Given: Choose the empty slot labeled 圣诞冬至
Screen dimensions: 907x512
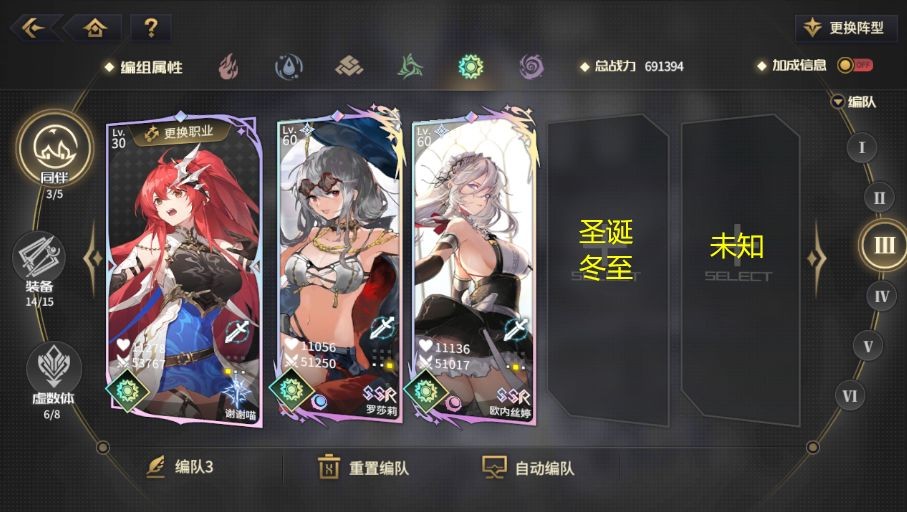Looking at the screenshot, I should click(x=606, y=257).
